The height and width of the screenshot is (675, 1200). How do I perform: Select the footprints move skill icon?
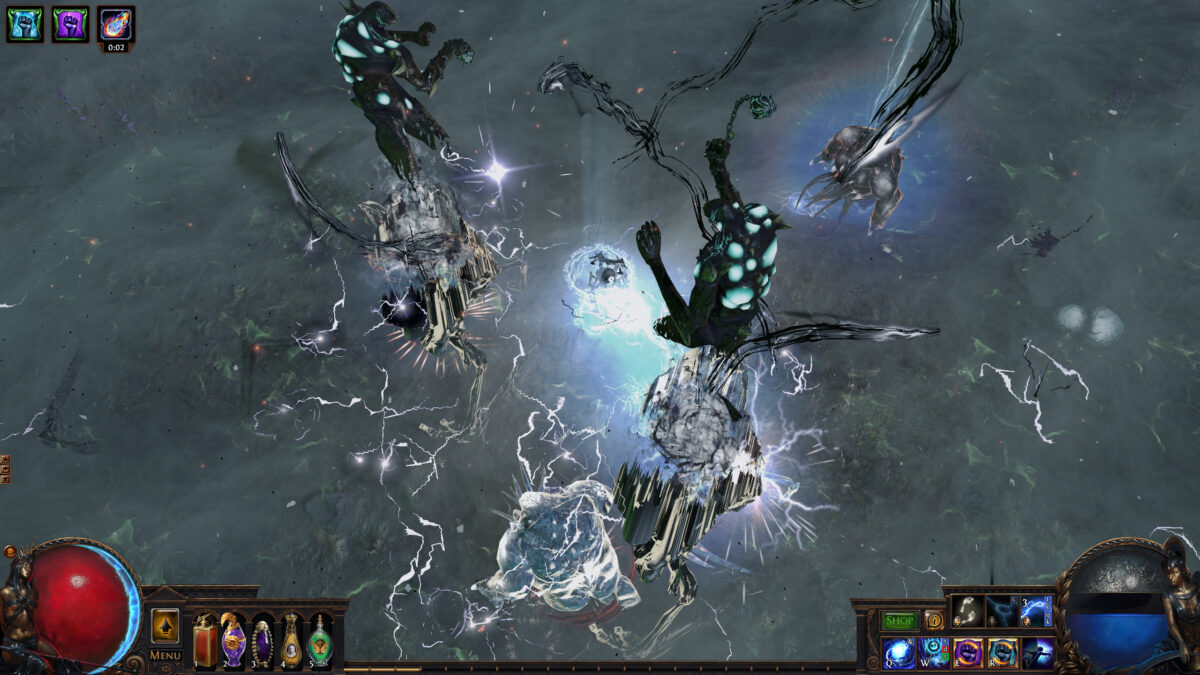pos(967,611)
